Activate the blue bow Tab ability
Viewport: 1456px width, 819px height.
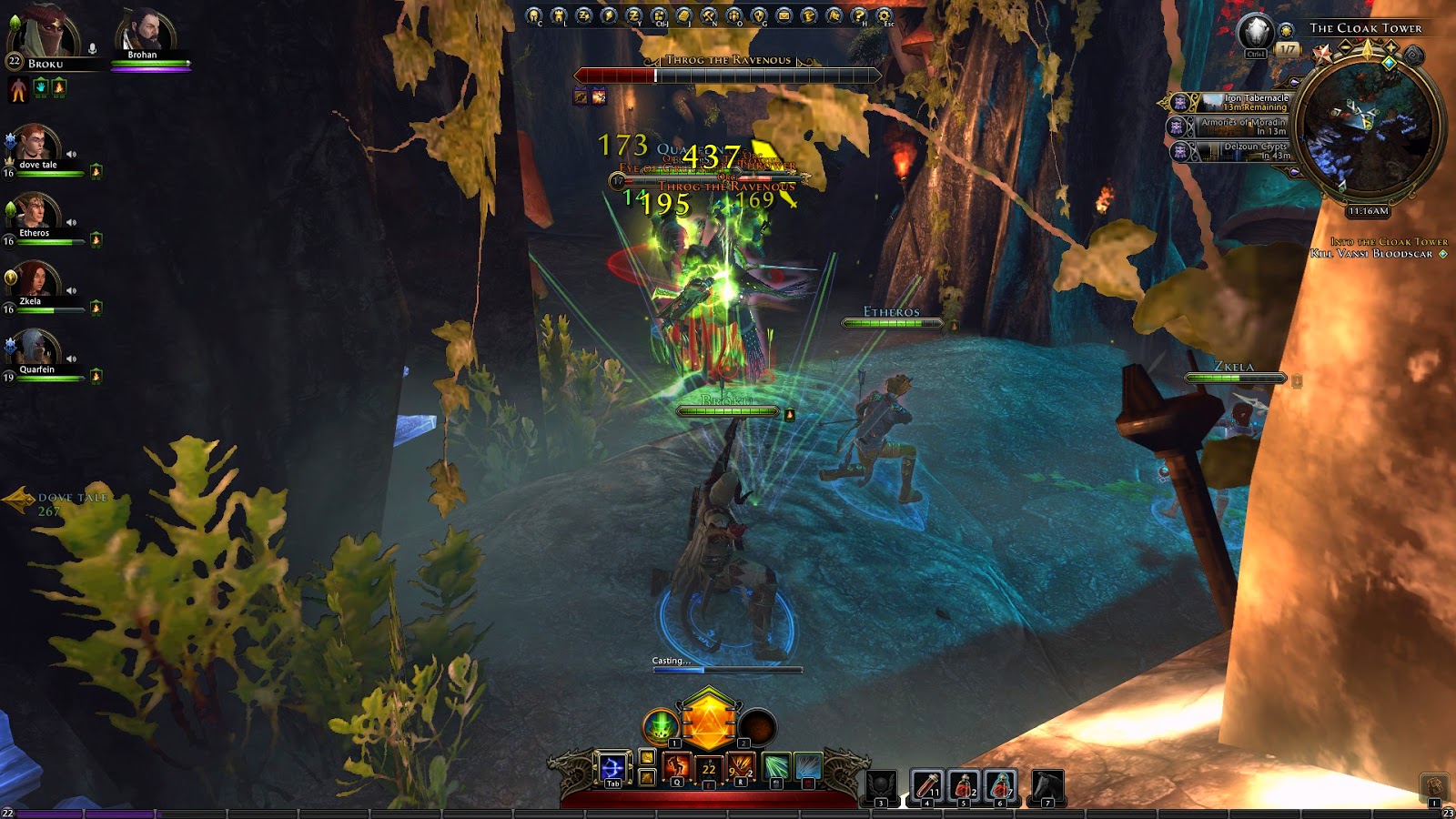pyautogui.click(x=612, y=767)
